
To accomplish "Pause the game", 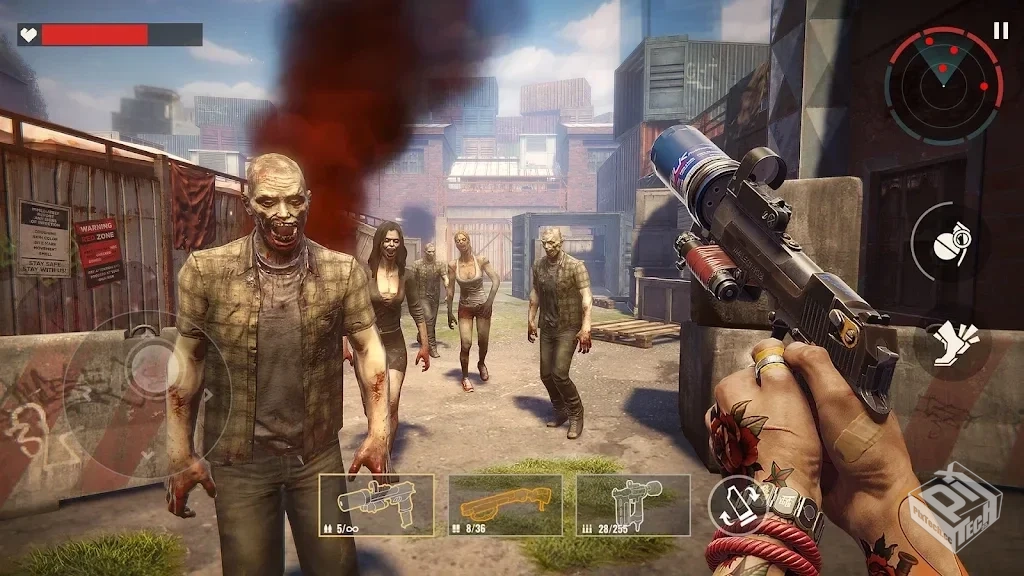I will click(x=1001, y=31).
